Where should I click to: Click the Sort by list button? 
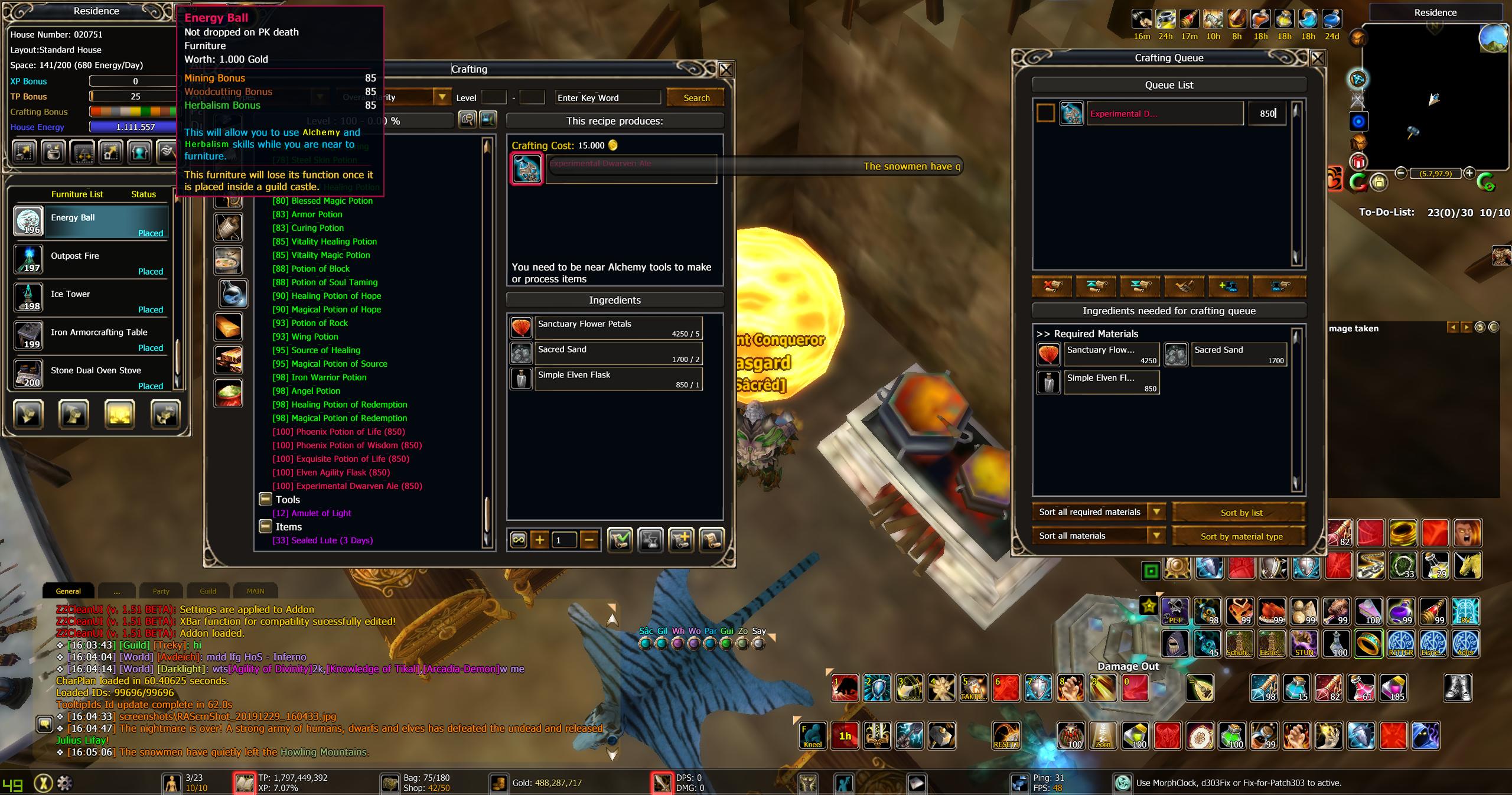1241,513
